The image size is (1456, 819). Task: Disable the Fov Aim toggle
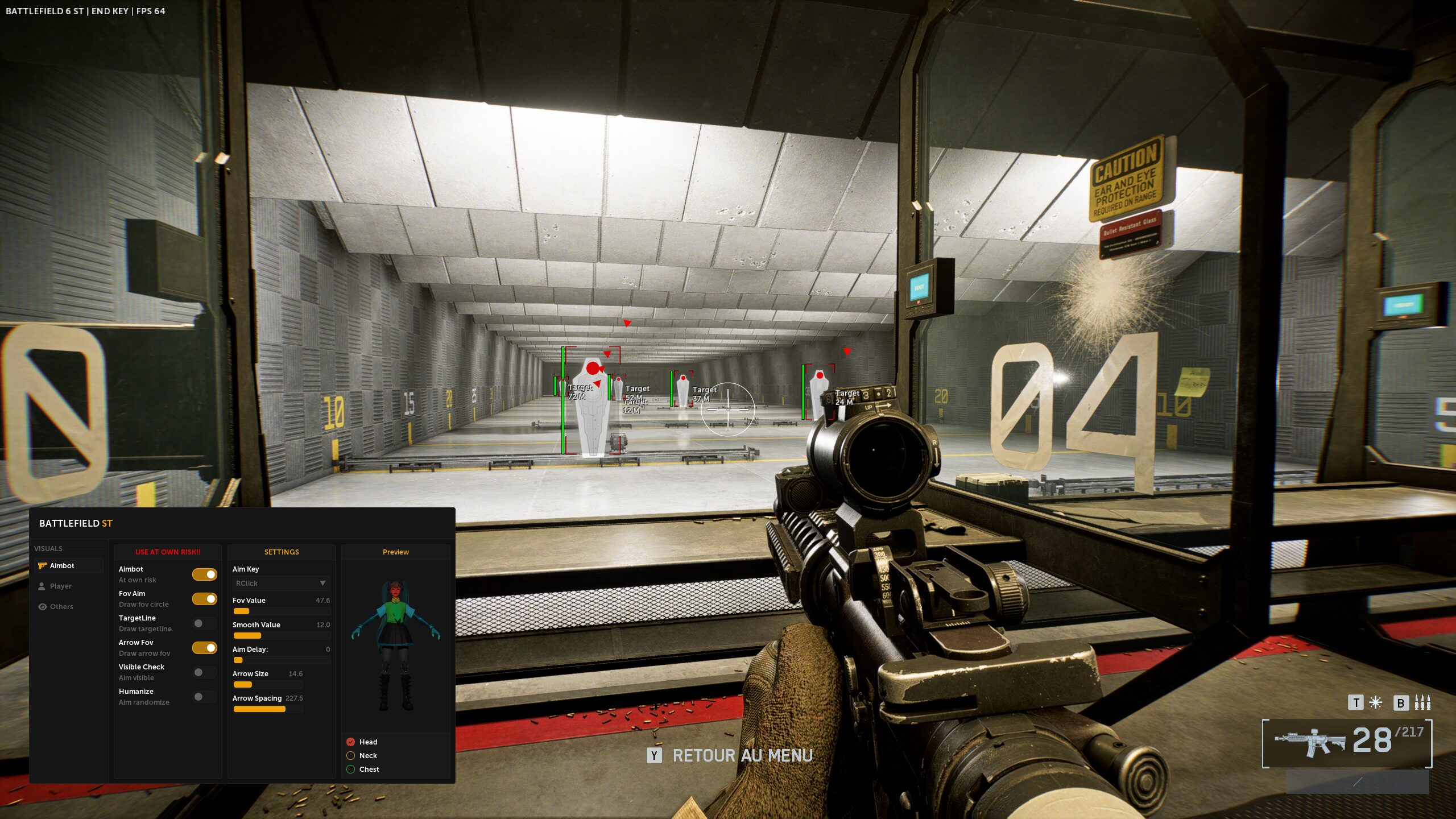(204, 599)
